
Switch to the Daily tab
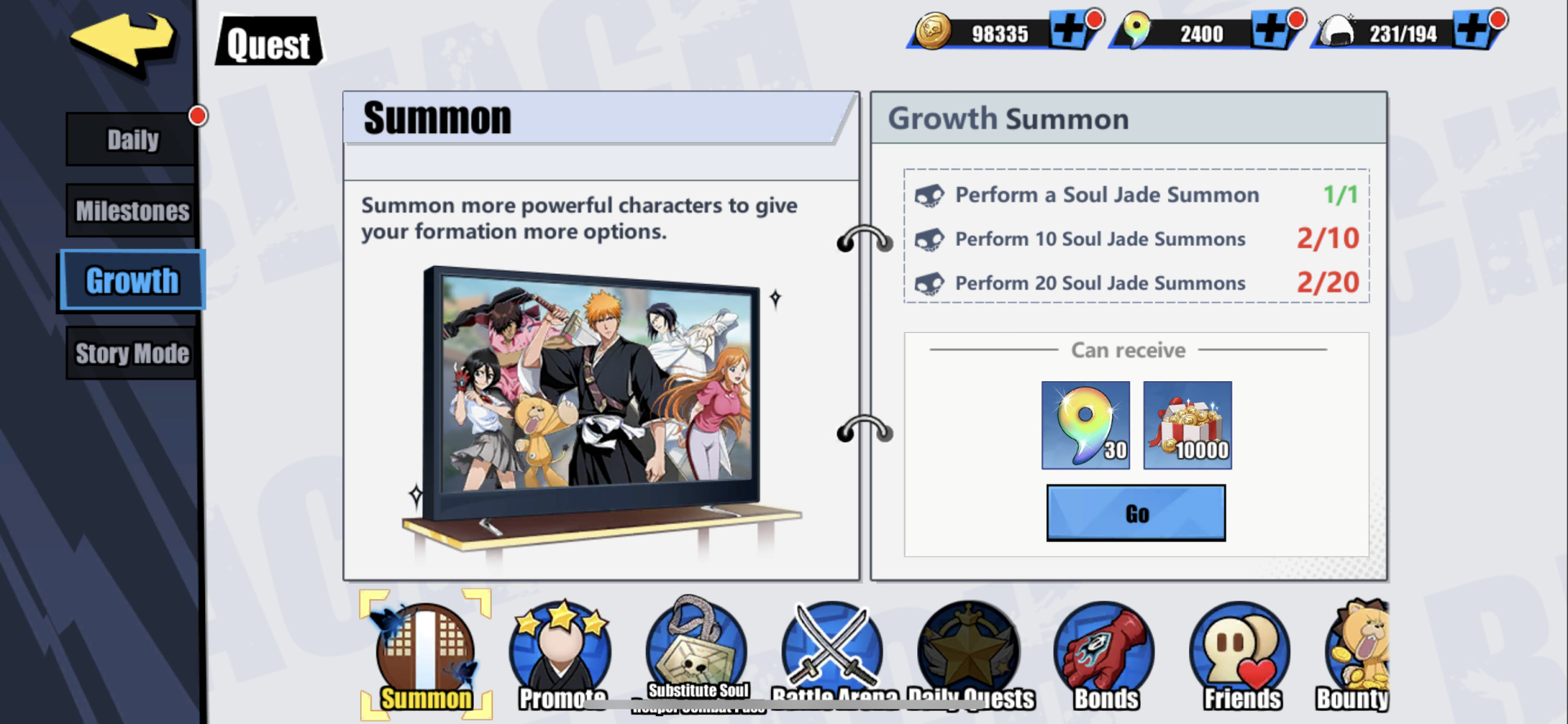pos(131,138)
